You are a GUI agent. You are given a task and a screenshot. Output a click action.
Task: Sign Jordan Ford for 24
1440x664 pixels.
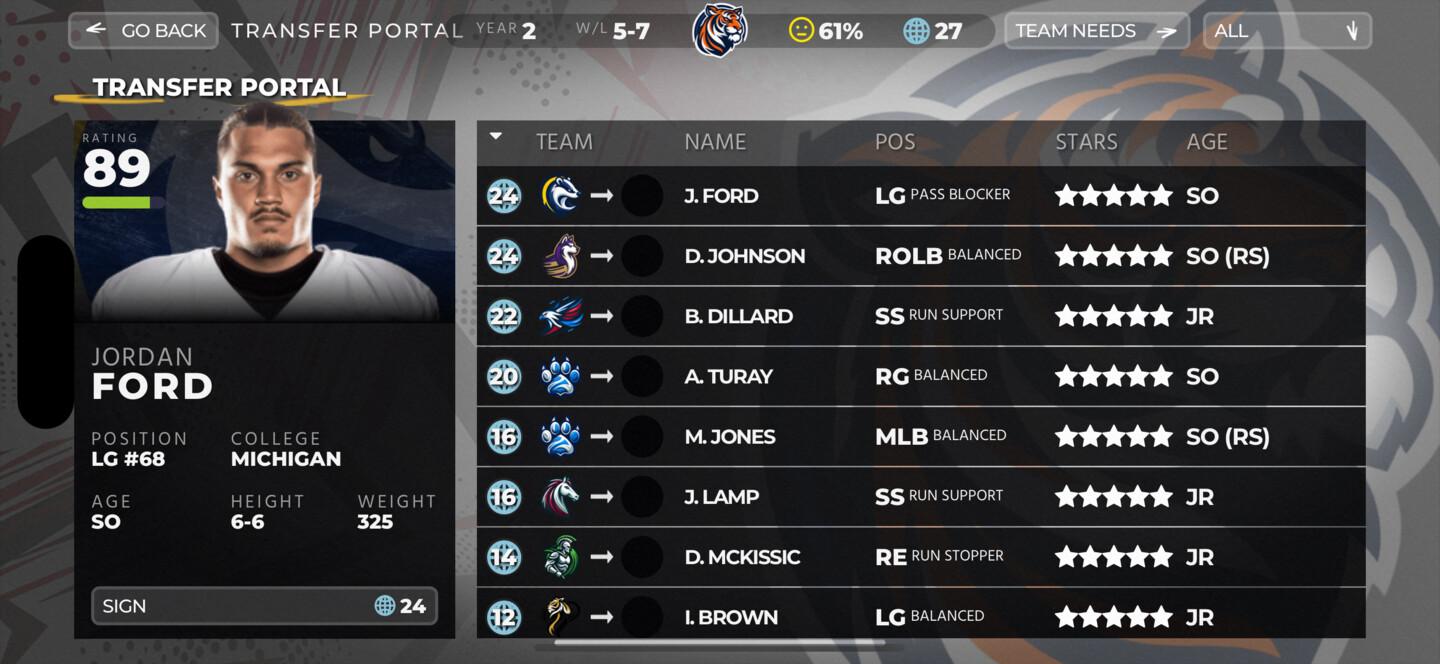(264, 606)
